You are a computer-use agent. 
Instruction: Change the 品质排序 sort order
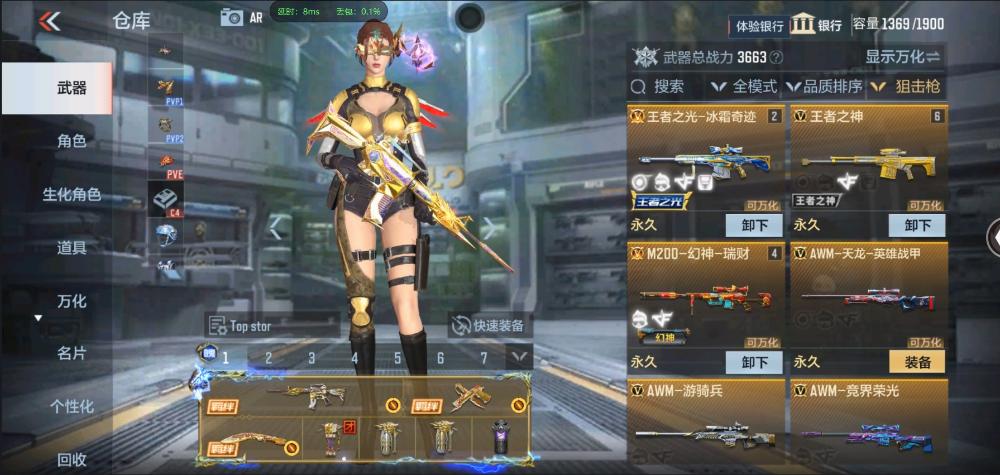[x=825, y=87]
